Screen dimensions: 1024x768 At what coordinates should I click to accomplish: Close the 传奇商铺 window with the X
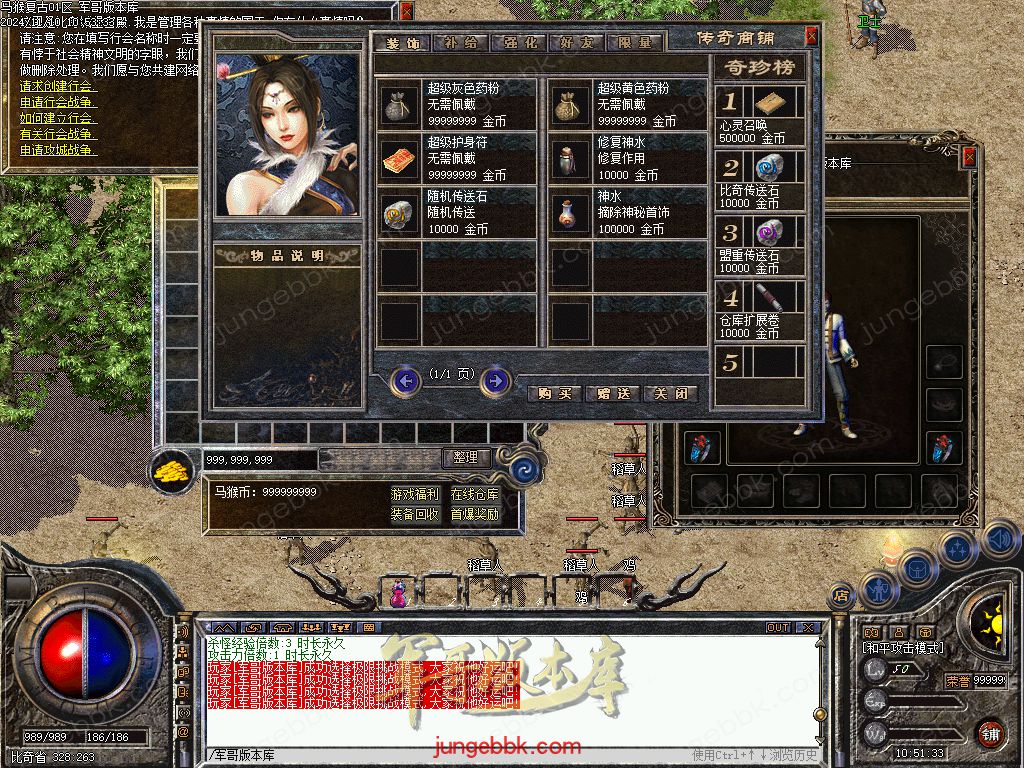click(811, 36)
